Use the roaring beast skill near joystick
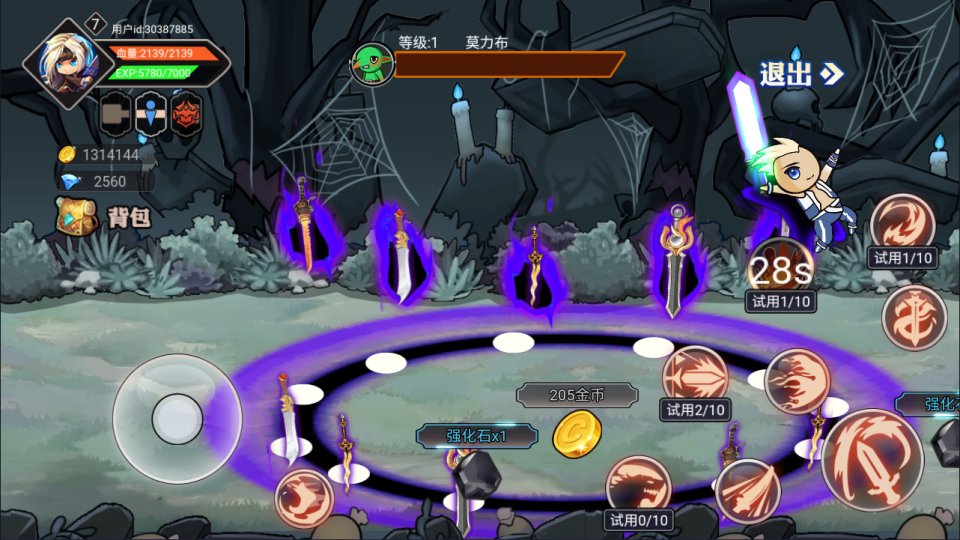Viewport: 960px width, 540px height. pyautogui.click(x=304, y=497)
